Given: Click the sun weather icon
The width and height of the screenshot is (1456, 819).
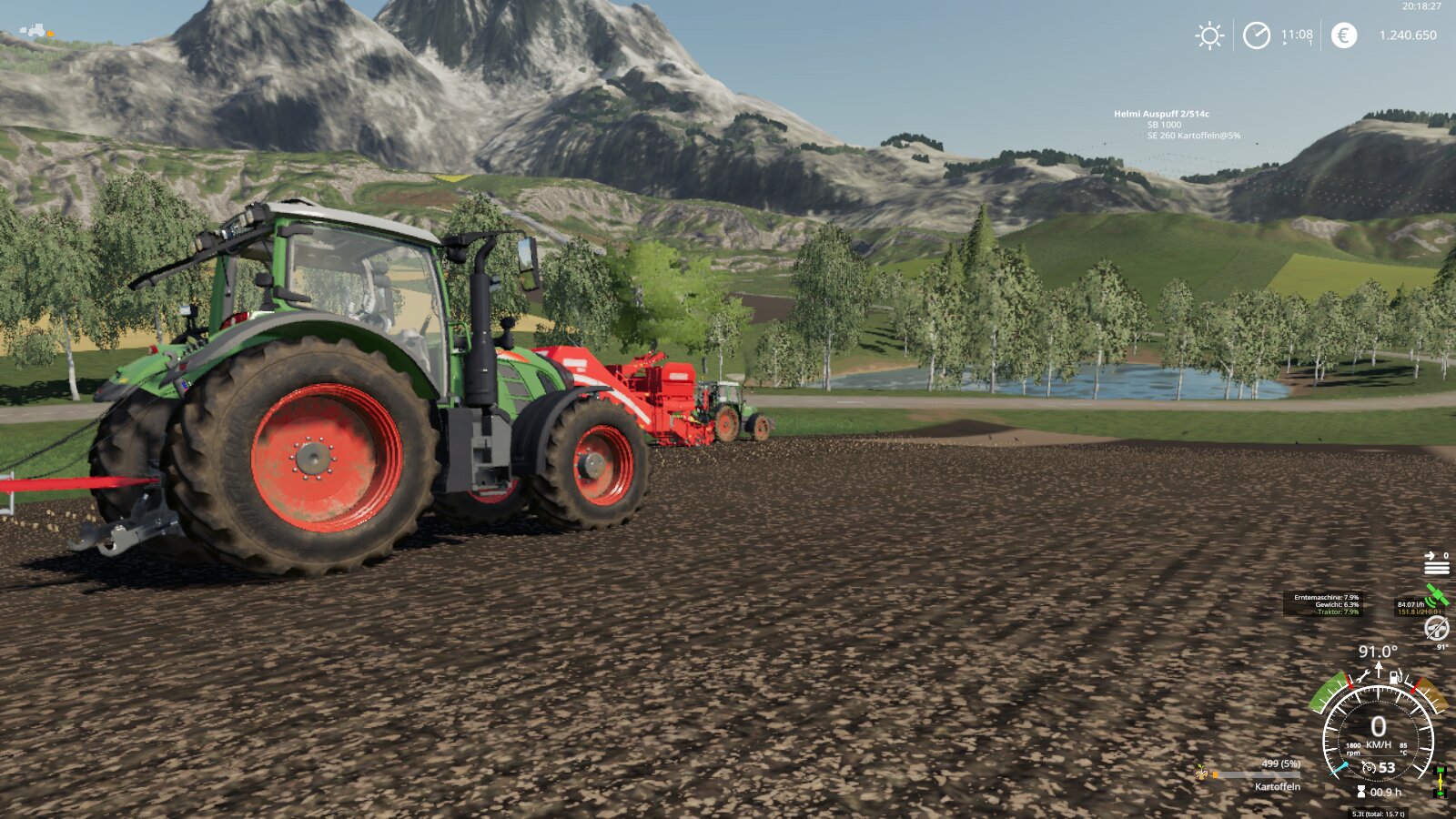Looking at the screenshot, I should pyautogui.click(x=1209, y=35).
